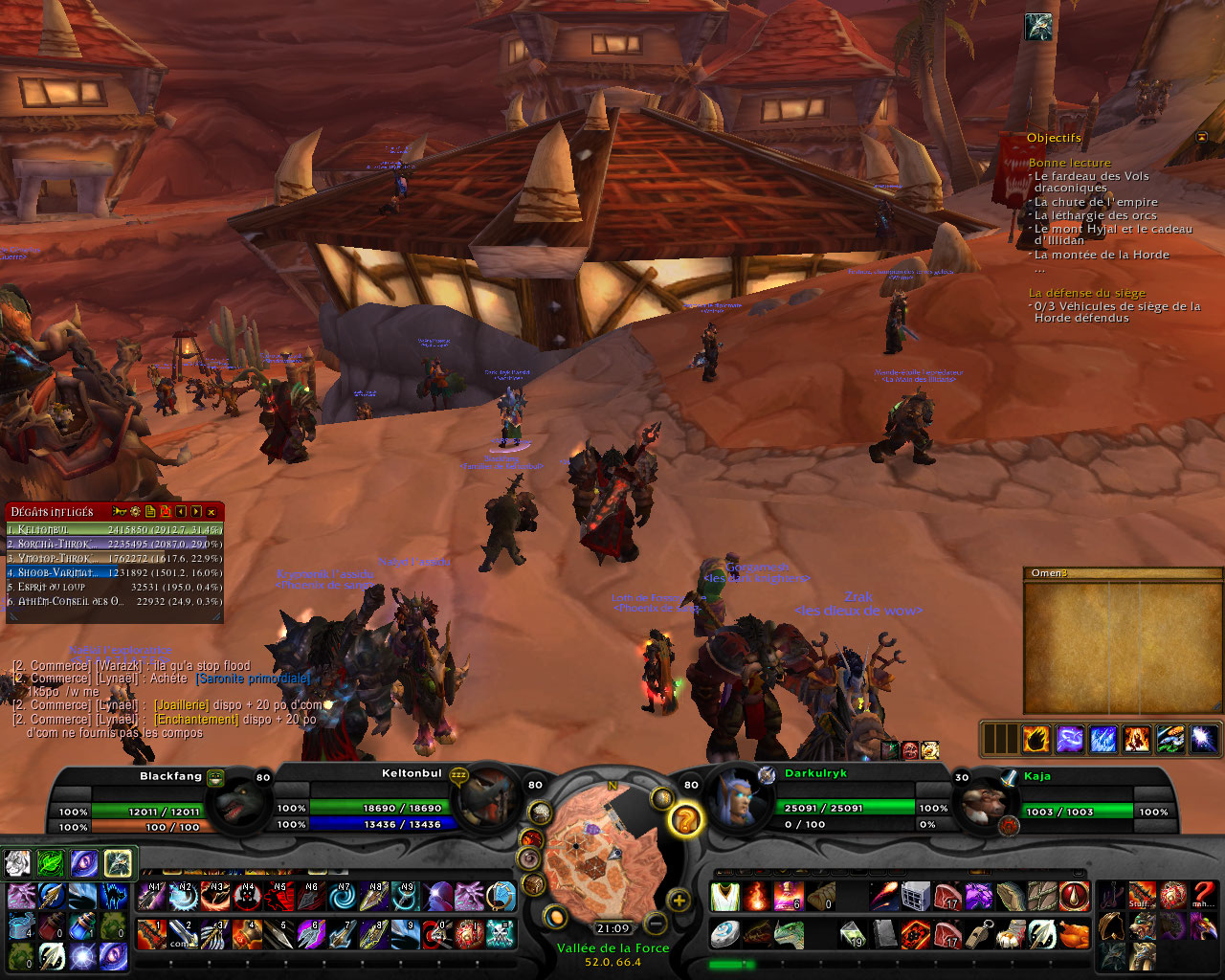Select the frost spell icon on the right-side bar

tap(1103, 739)
